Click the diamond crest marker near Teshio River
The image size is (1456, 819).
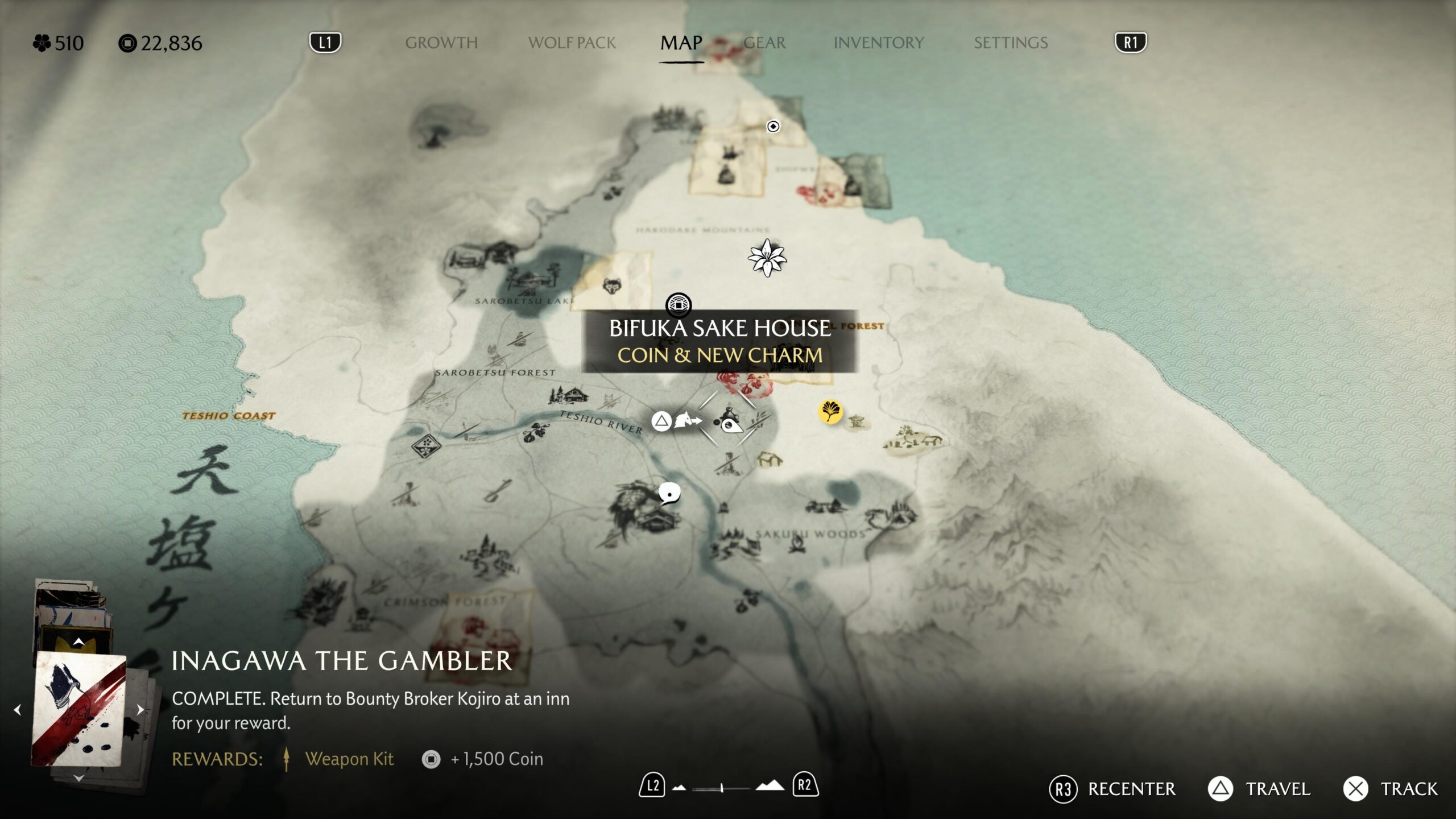(426, 445)
